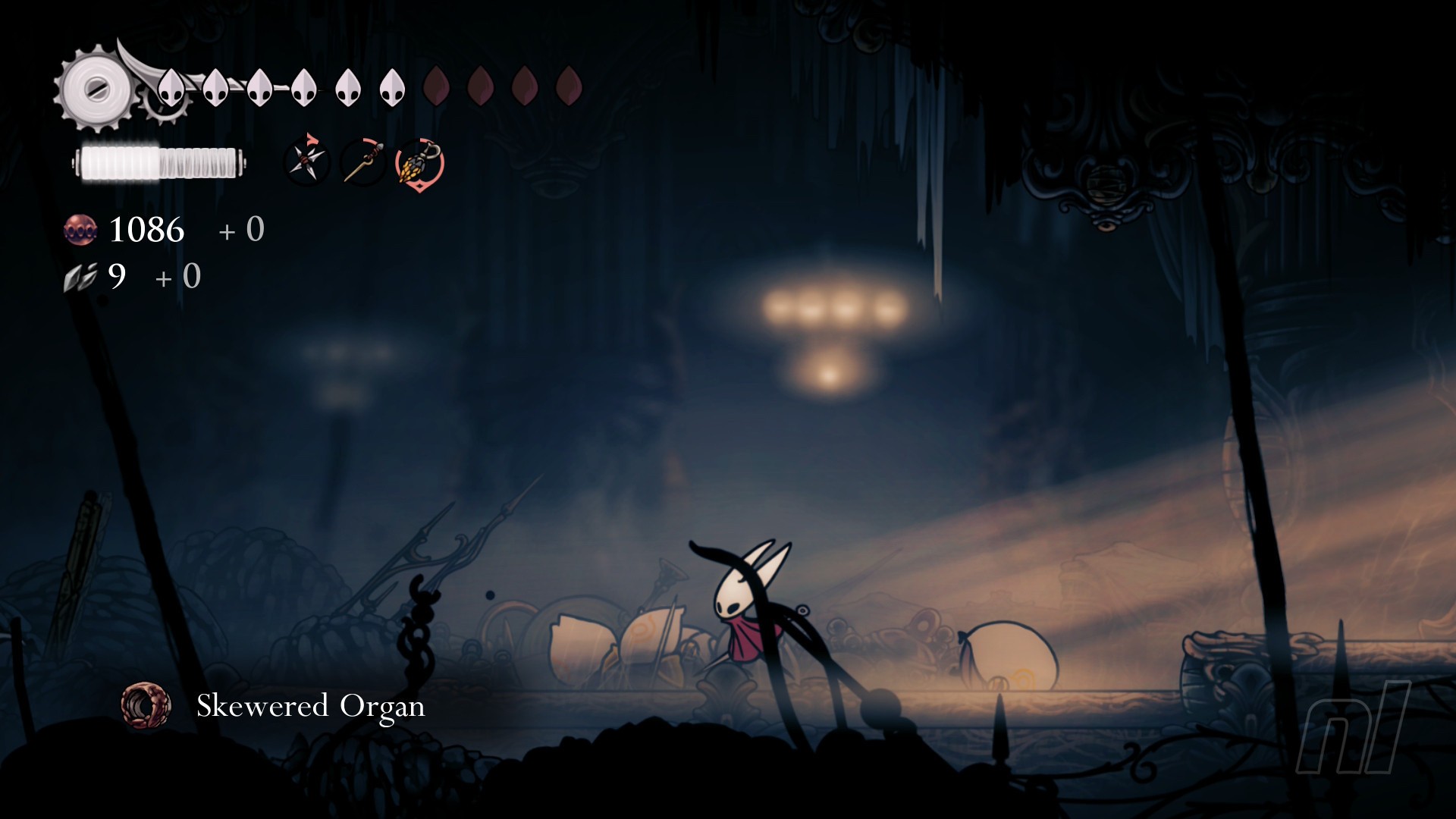Open the Skewered Organ item pickup icon
The width and height of the screenshot is (1456, 819).
(146, 706)
